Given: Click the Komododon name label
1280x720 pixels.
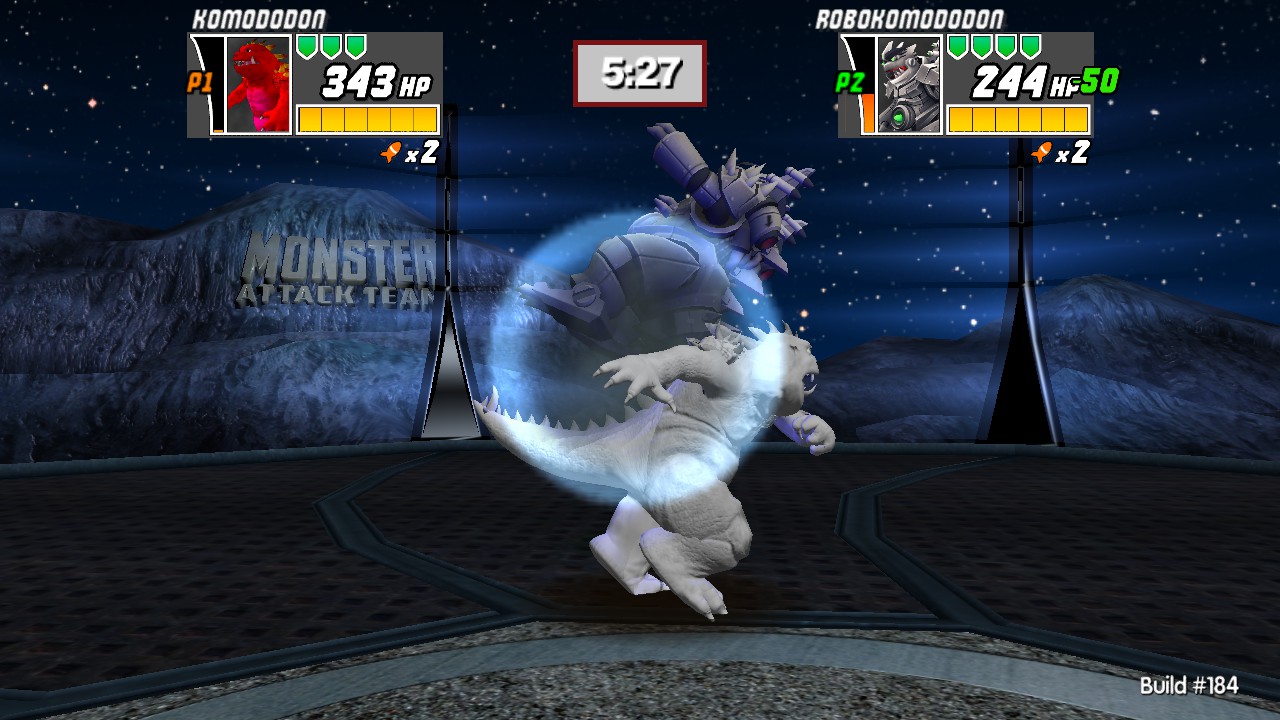Looking at the screenshot, I should point(262,17).
